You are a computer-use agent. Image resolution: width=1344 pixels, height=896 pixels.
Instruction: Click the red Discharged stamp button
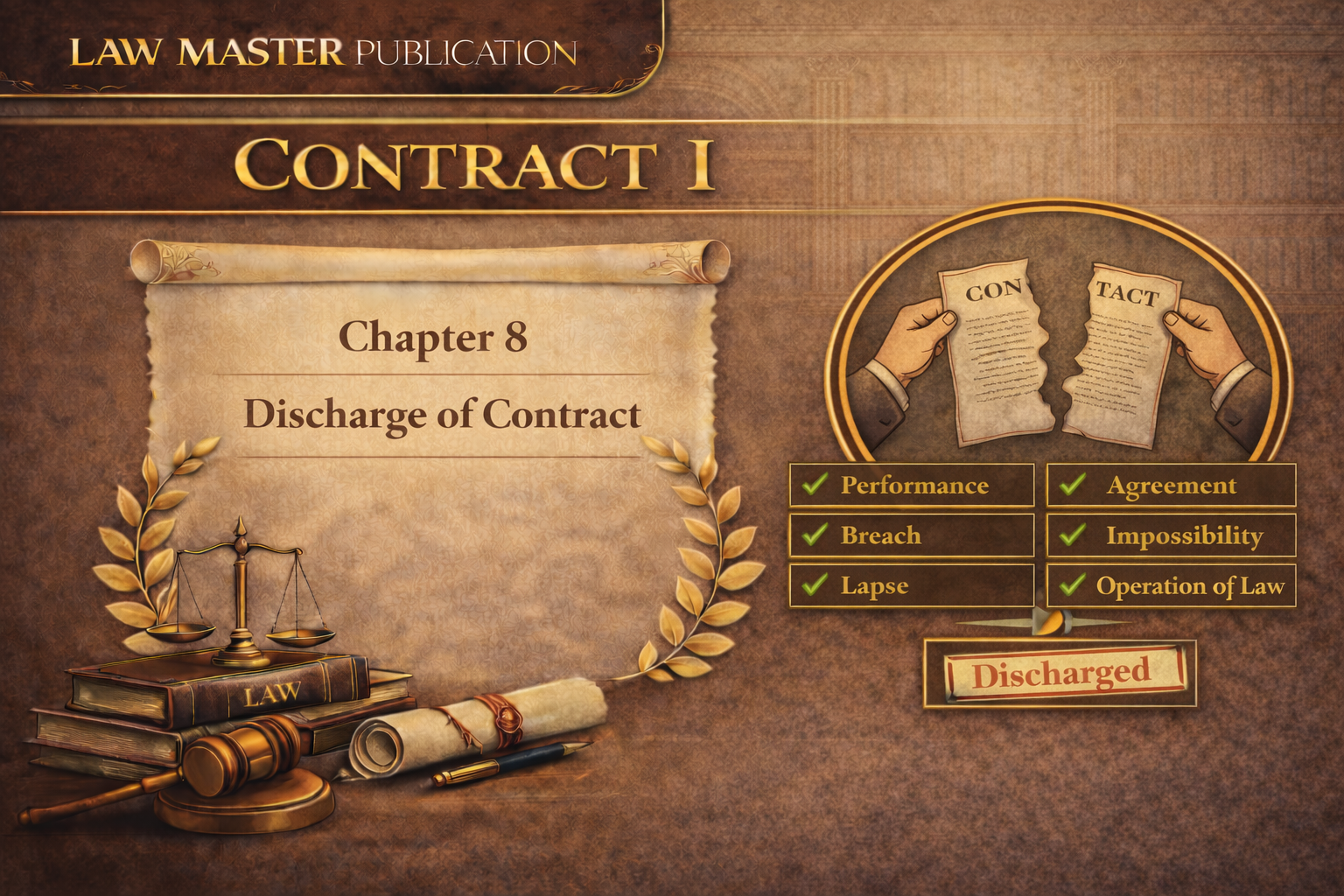coord(1060,674)
